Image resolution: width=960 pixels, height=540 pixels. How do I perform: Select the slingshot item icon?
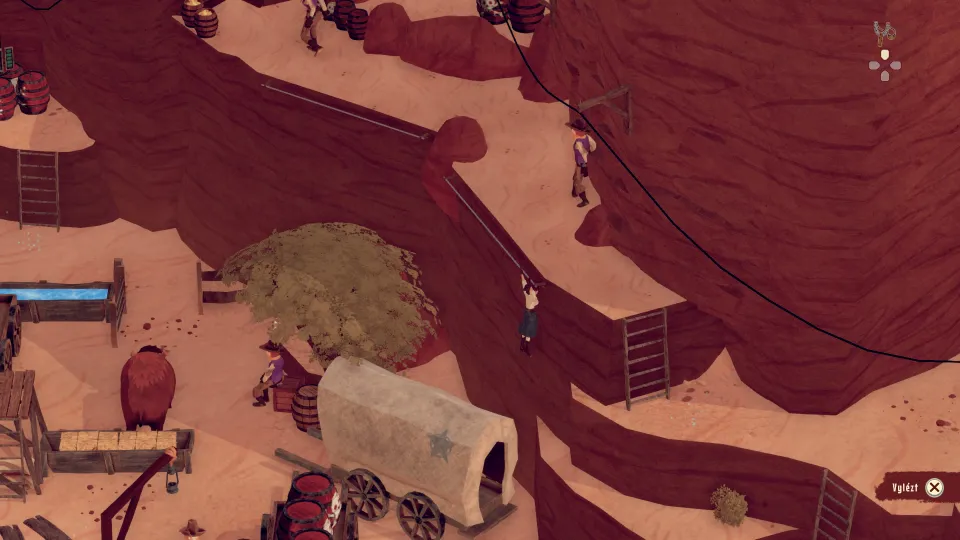[x=883, y=33]
